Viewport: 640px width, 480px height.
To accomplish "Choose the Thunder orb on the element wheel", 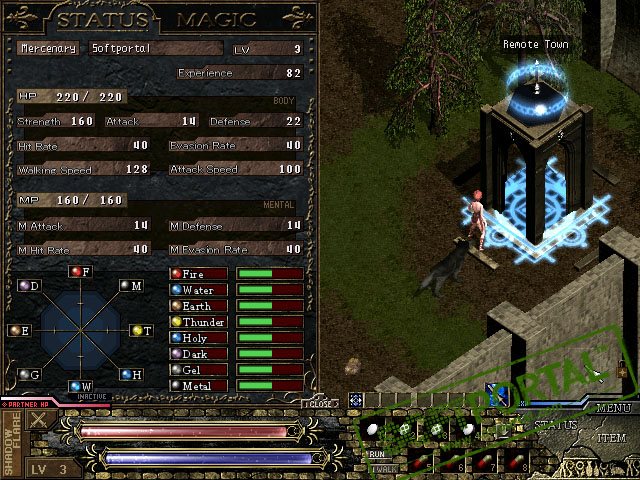I will pyautogui.click(x=136, y=330).
